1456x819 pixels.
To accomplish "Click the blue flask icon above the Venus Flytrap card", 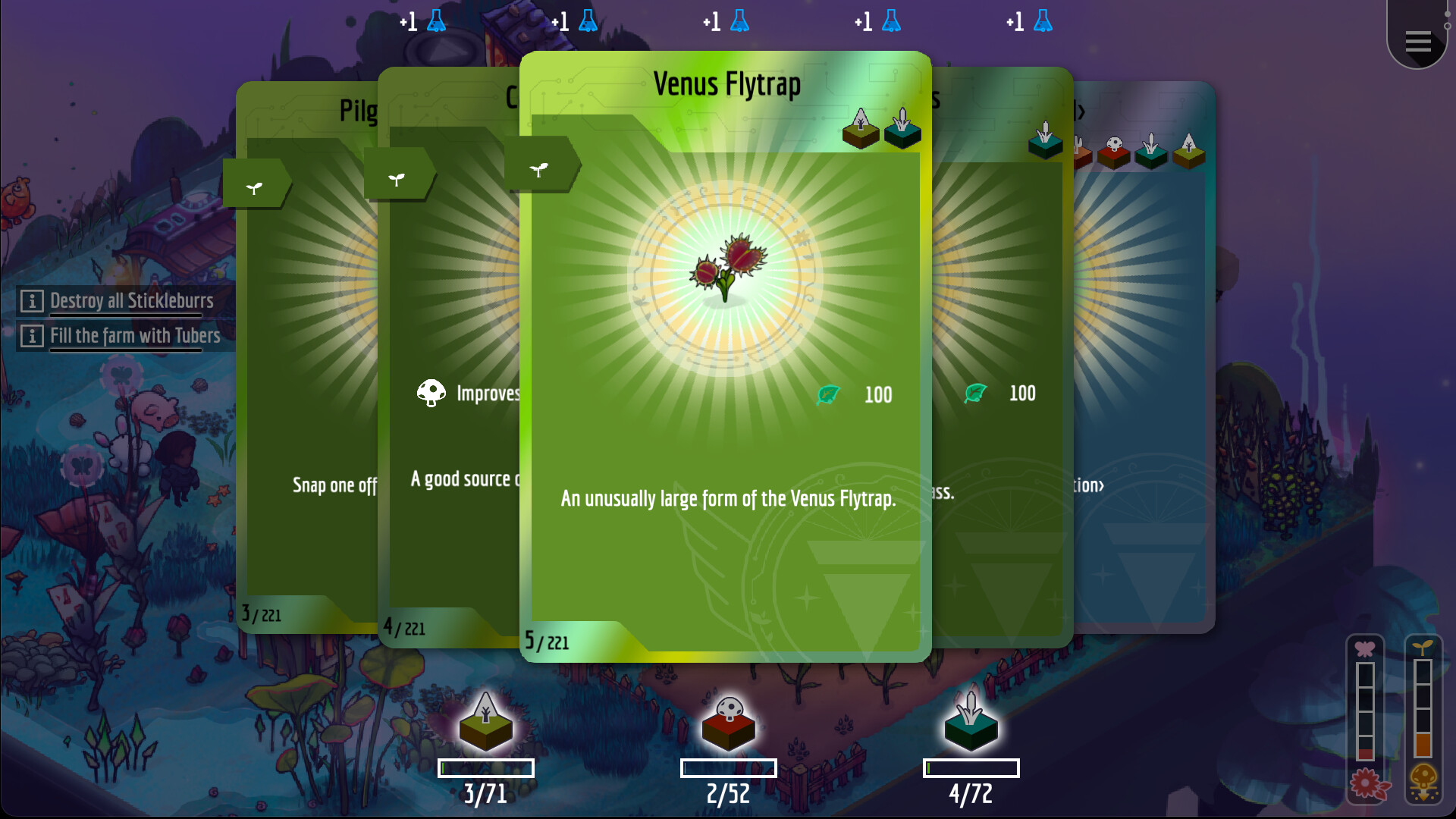I will (738, 21).
